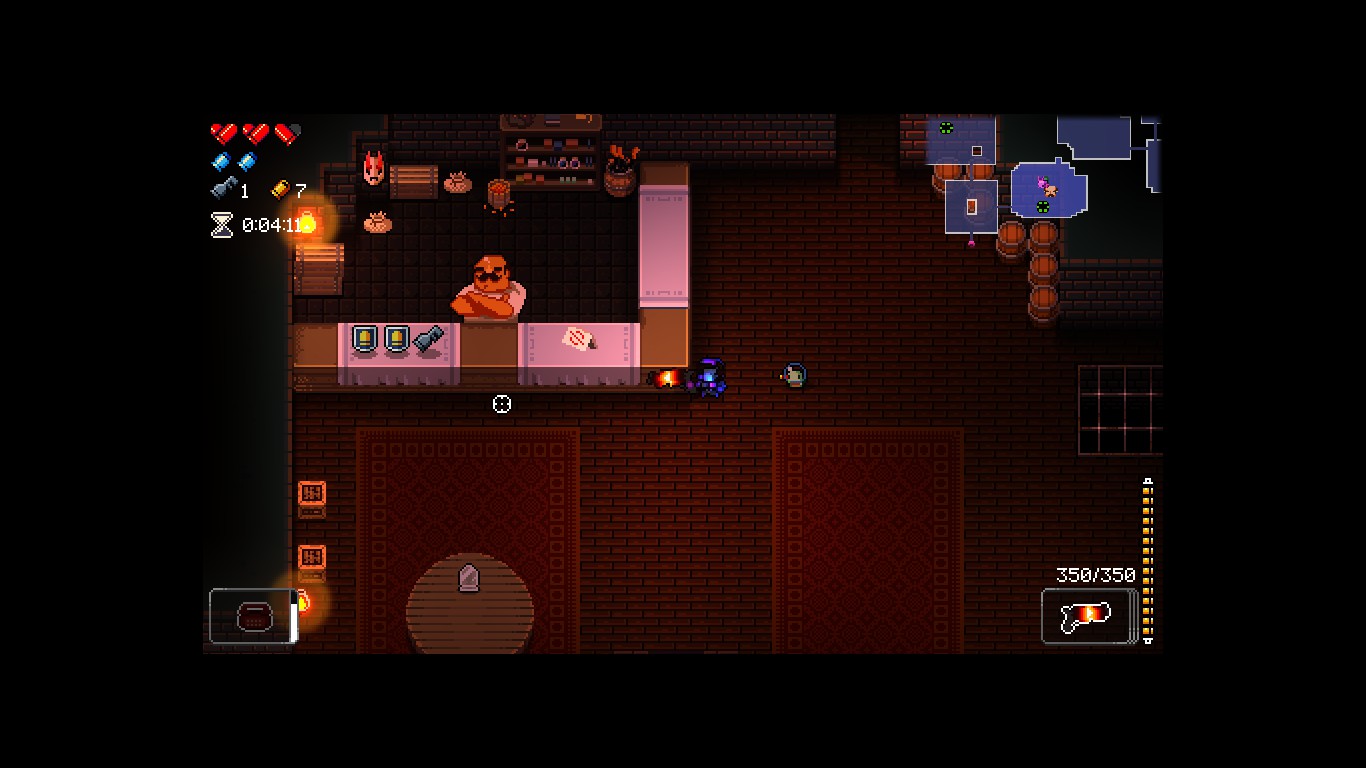Select the equipped gun icon
This screenshot has height=768, width=1366.
(1087, 615)
